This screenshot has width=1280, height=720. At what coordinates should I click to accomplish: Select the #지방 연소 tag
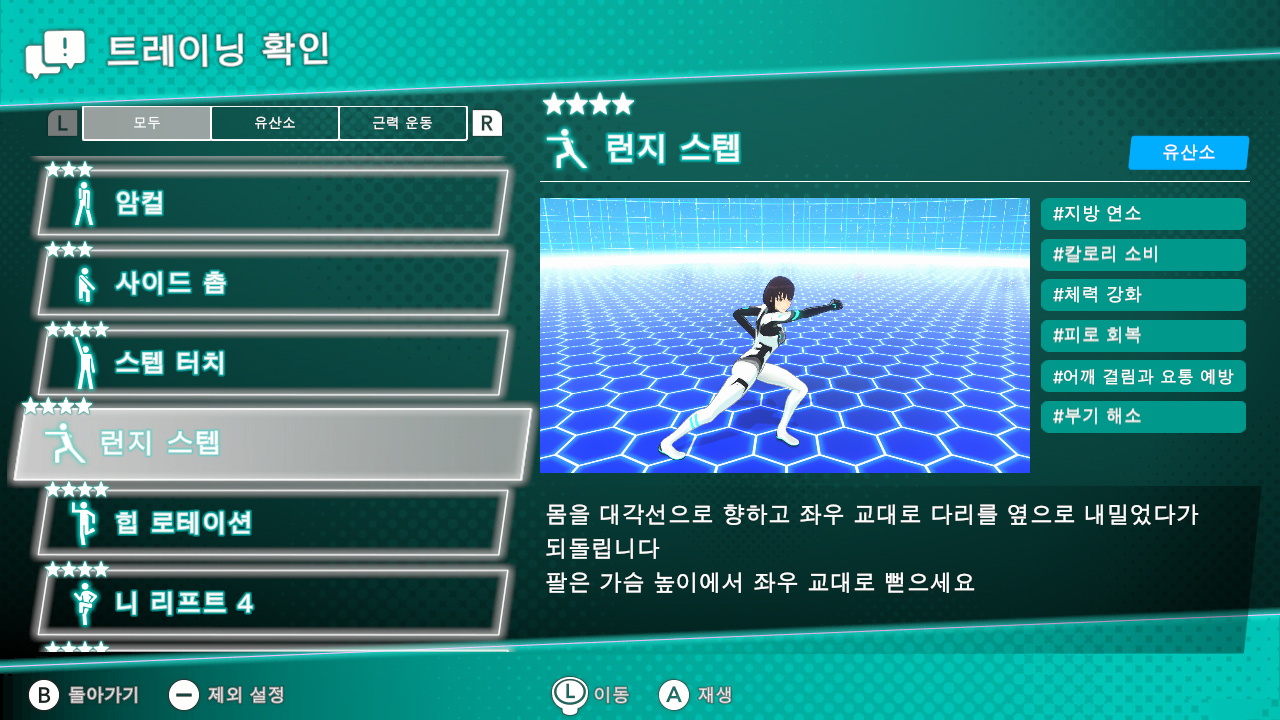(x=1142, y=214)
